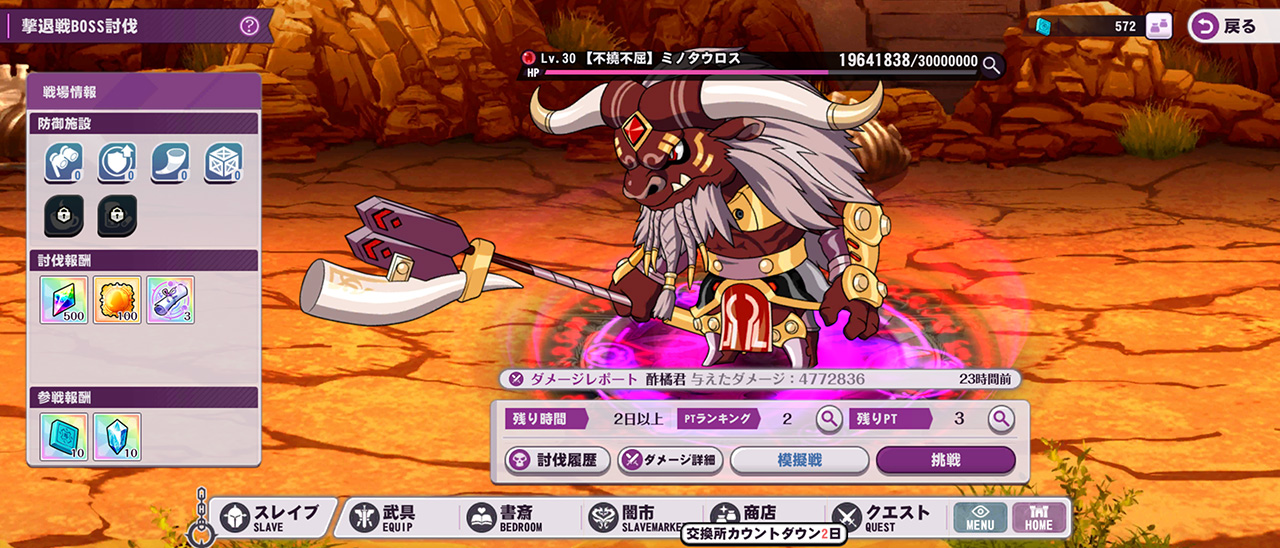Open the クエスト QUEST menu
The width and height of the screenshot is (1280, 548).
pyautogui.click(x=880, y=517)
